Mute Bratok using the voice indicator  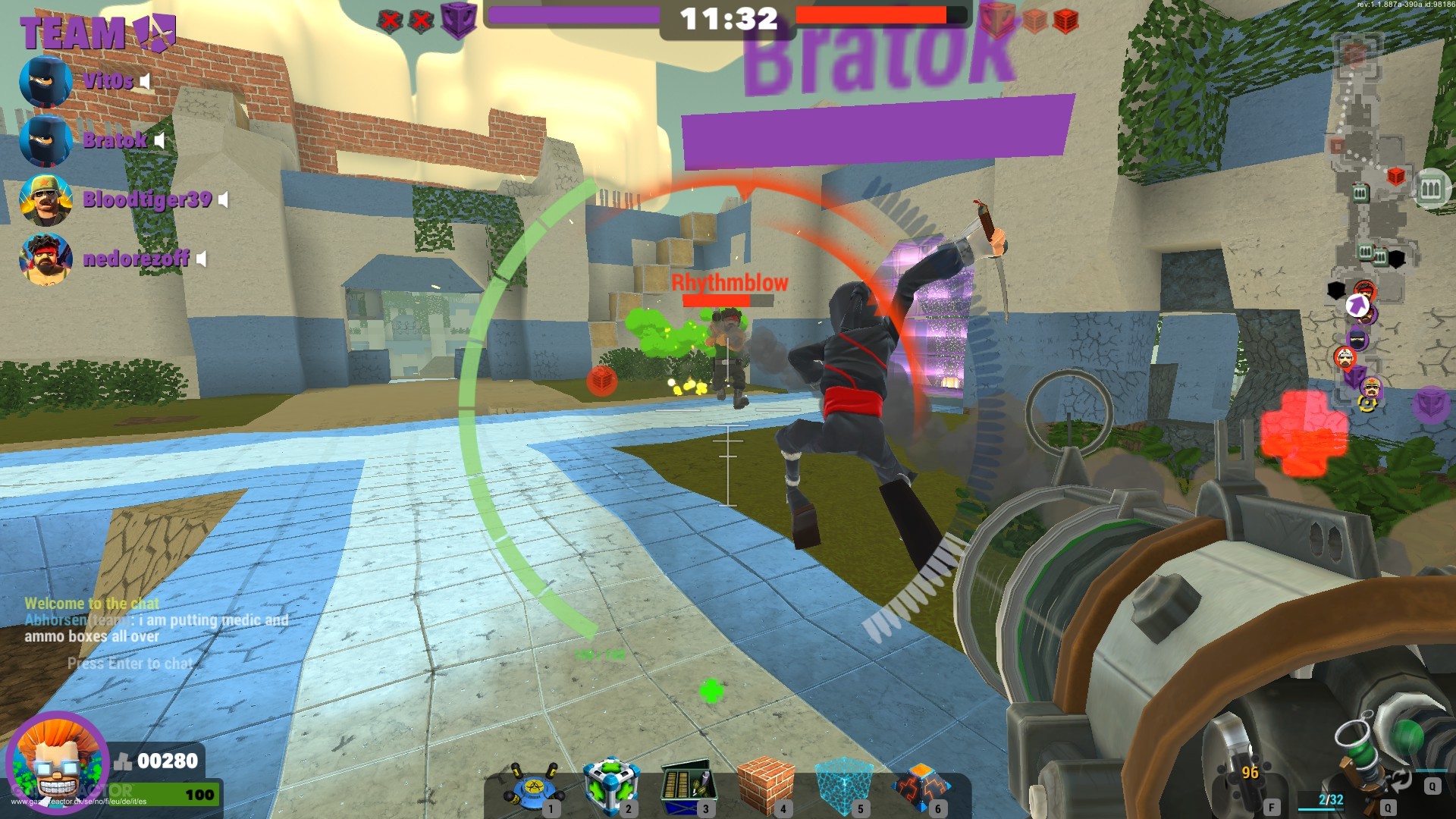tap(158, 141)
